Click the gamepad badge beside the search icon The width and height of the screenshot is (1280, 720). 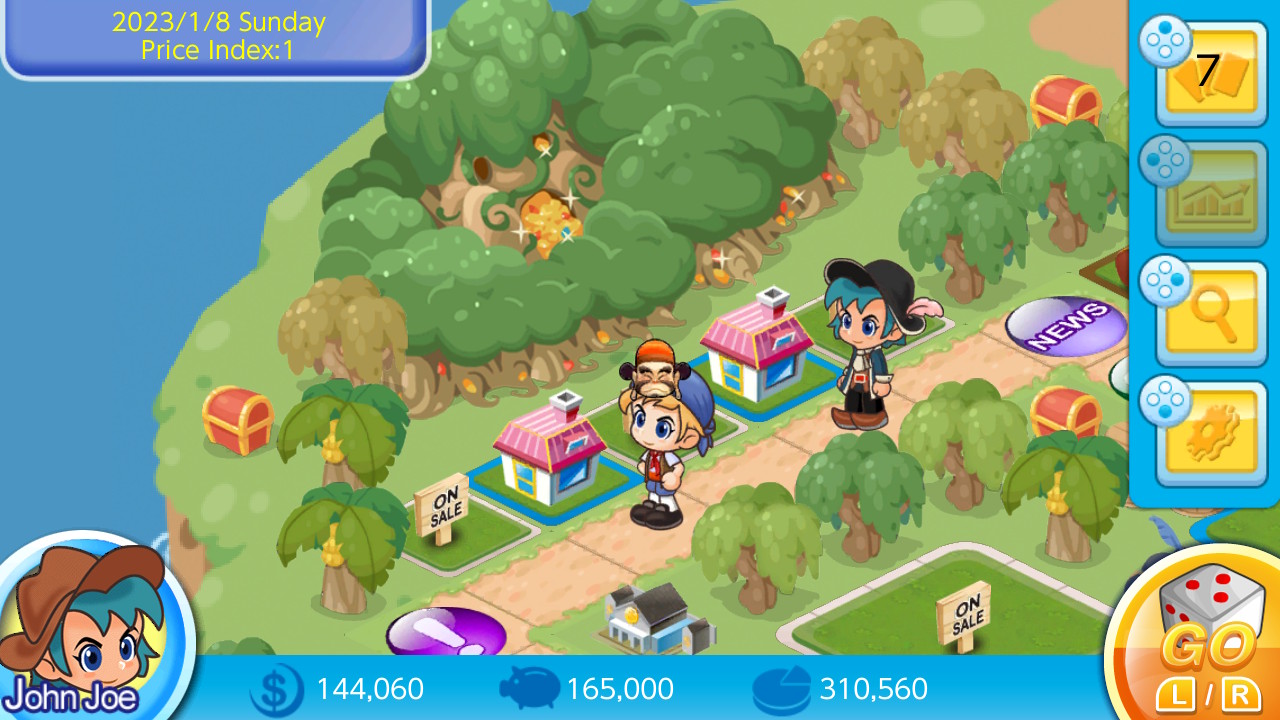tap(1166, 280)
